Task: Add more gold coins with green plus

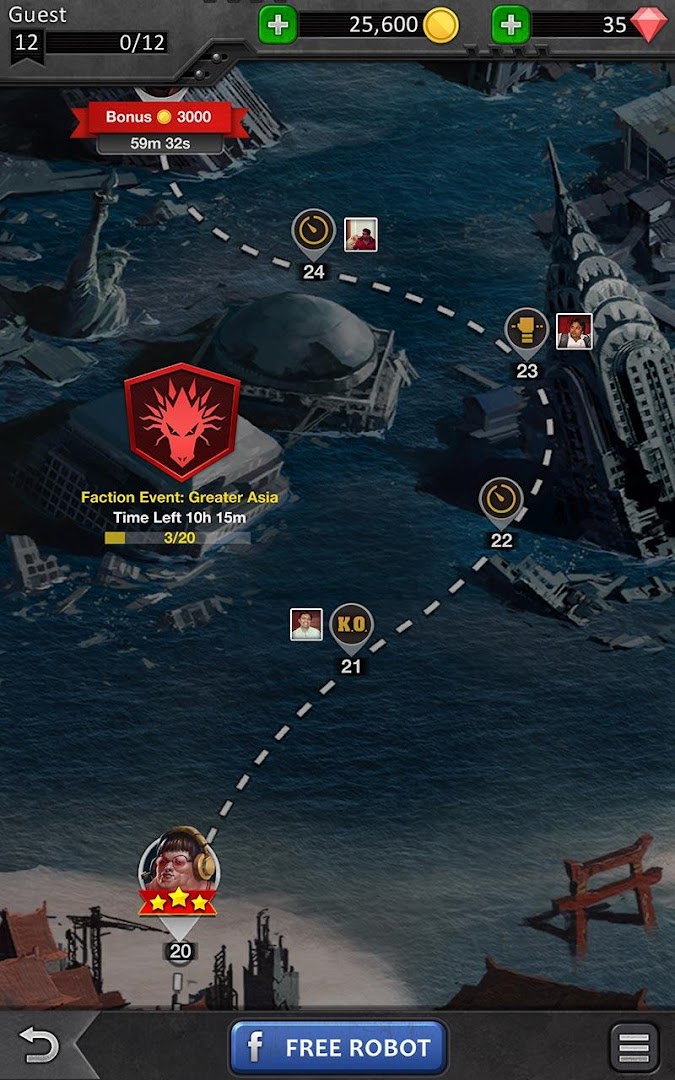Action: (278, 25)
